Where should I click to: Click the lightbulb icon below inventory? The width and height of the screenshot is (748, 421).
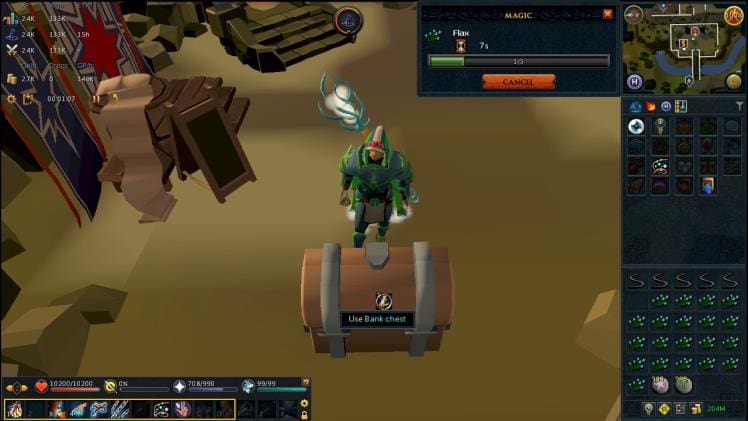pyautogui.click(x=648, y=408)
